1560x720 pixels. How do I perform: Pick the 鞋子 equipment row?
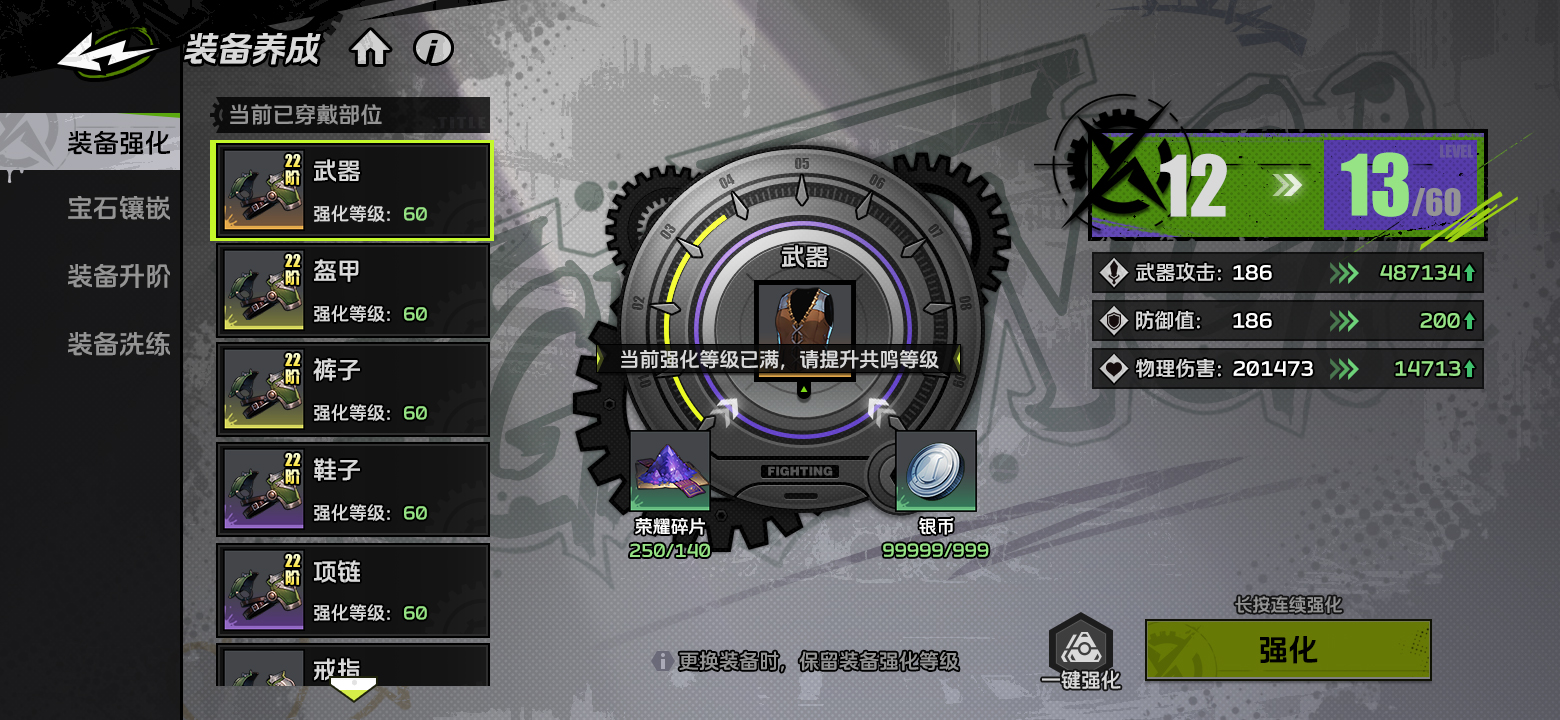352,490
